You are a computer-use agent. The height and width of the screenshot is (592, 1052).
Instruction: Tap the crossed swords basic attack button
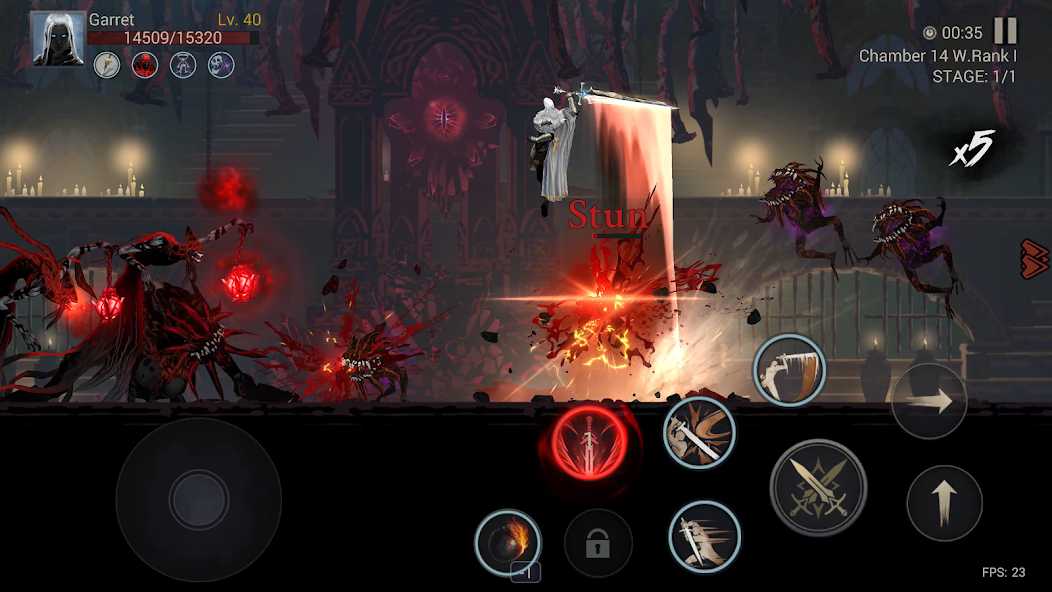click(817, 487)
